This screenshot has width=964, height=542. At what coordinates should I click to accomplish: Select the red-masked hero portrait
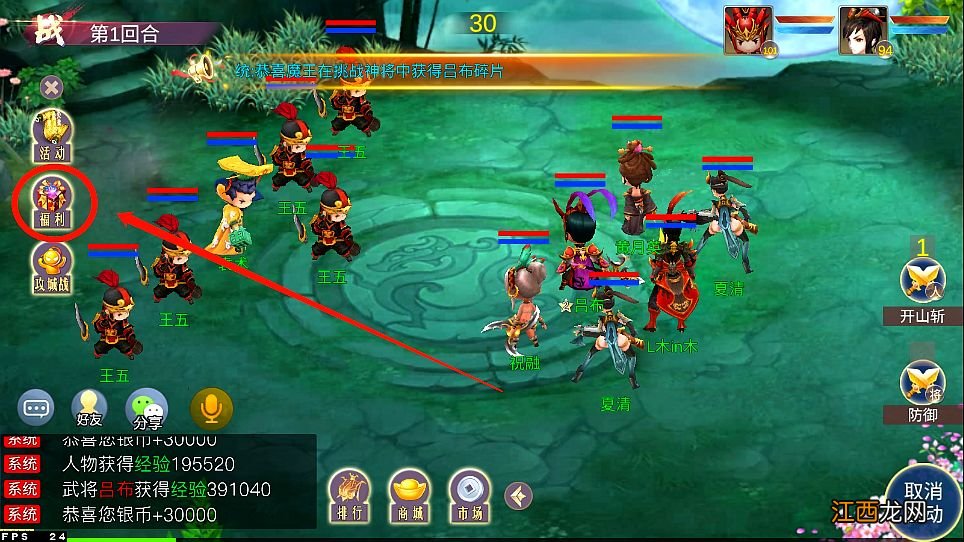click(749, 29)
